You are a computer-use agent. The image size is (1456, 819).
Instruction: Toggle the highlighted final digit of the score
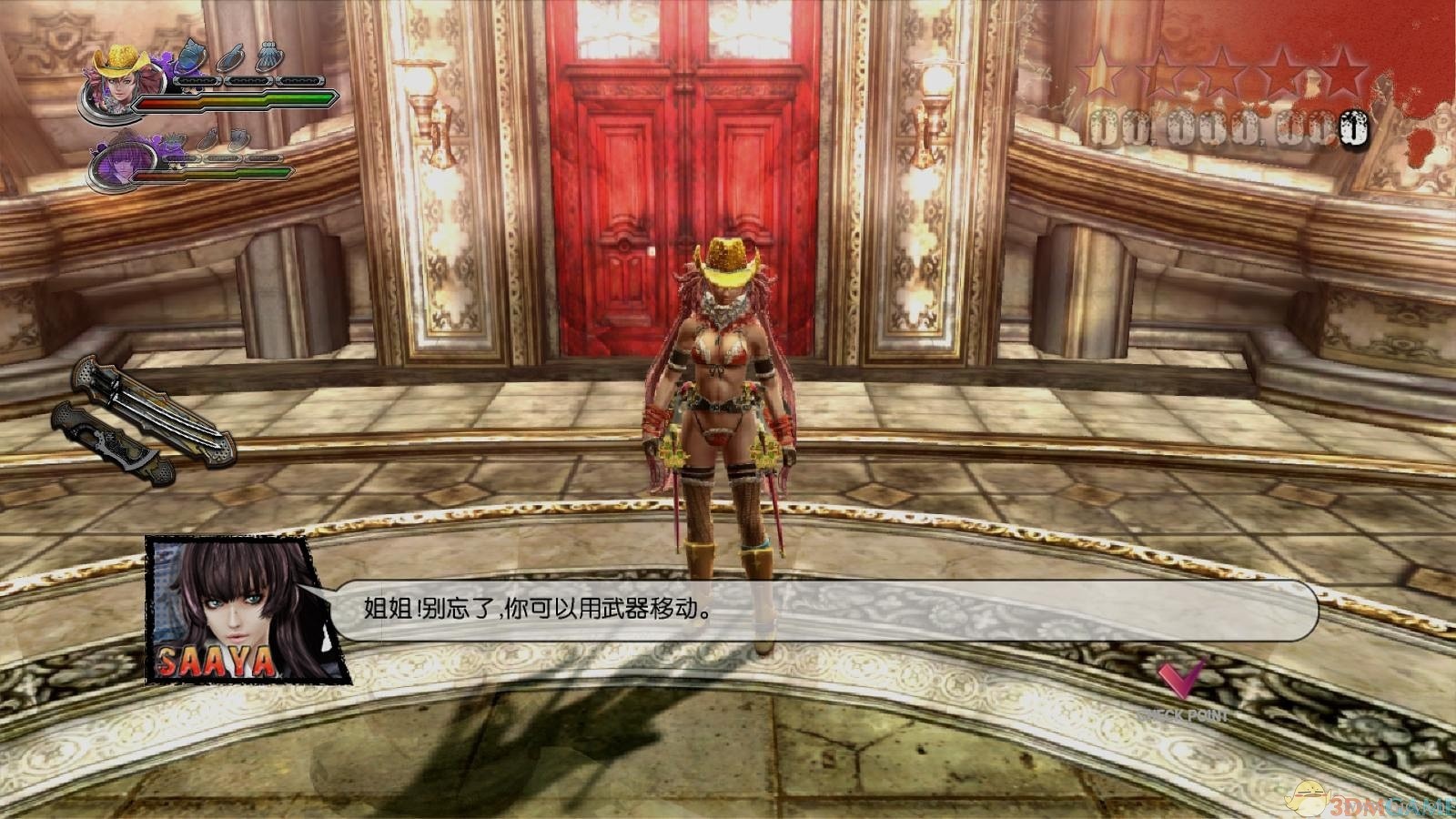1353,128
